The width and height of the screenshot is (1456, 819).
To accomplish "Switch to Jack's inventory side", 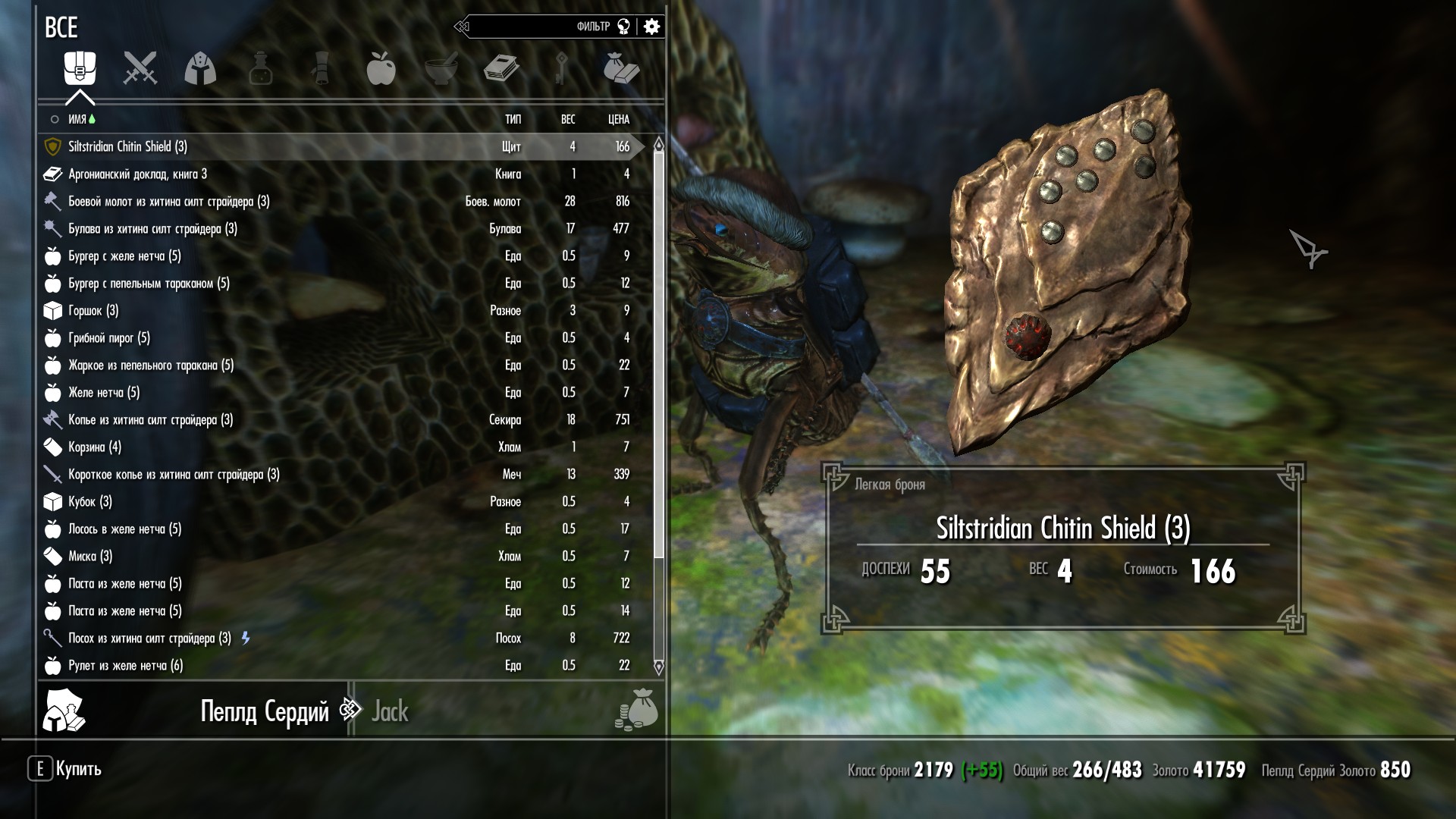I will pos(390,711).
